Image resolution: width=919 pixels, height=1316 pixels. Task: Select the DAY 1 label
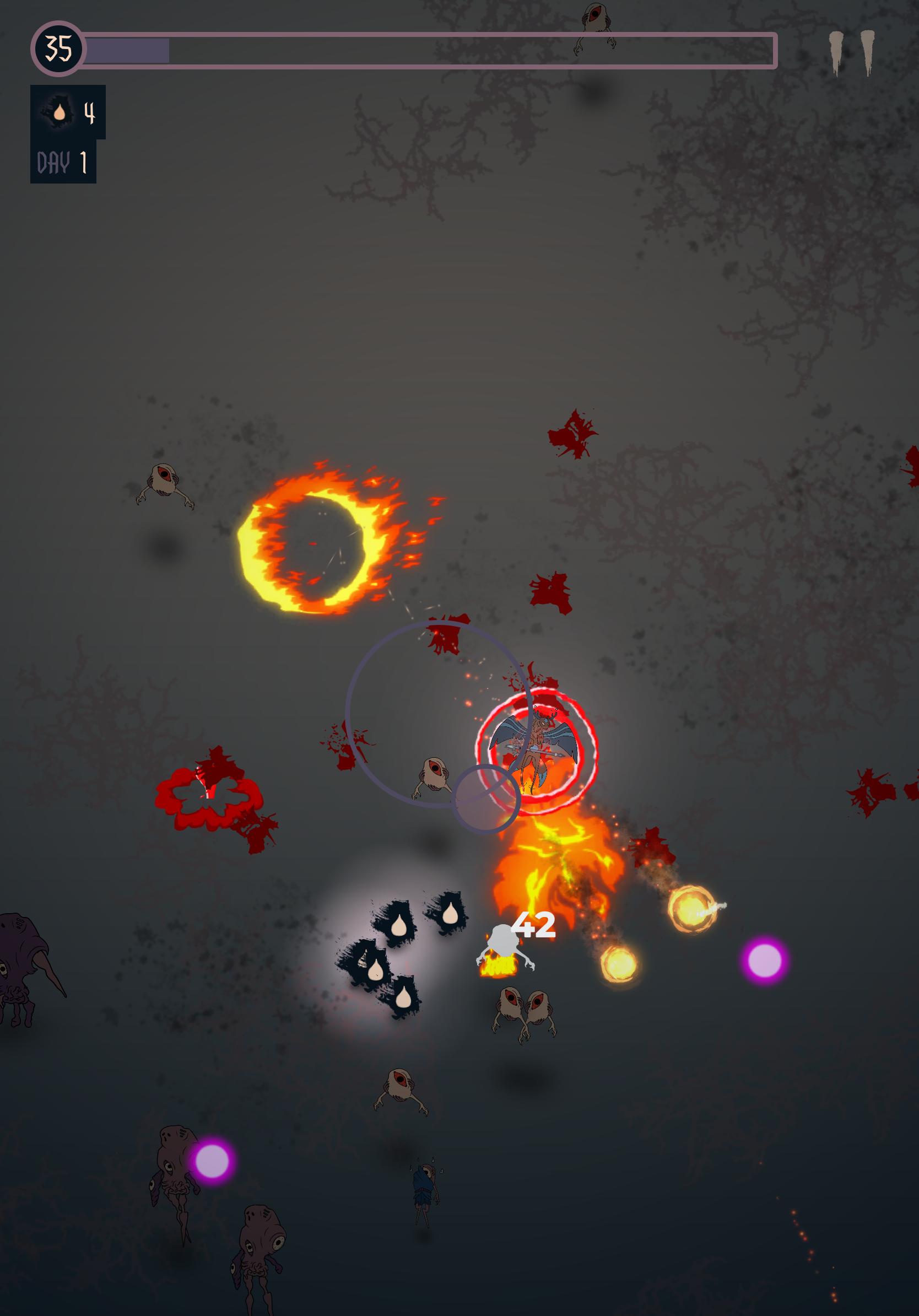click(x=62, y=162)
